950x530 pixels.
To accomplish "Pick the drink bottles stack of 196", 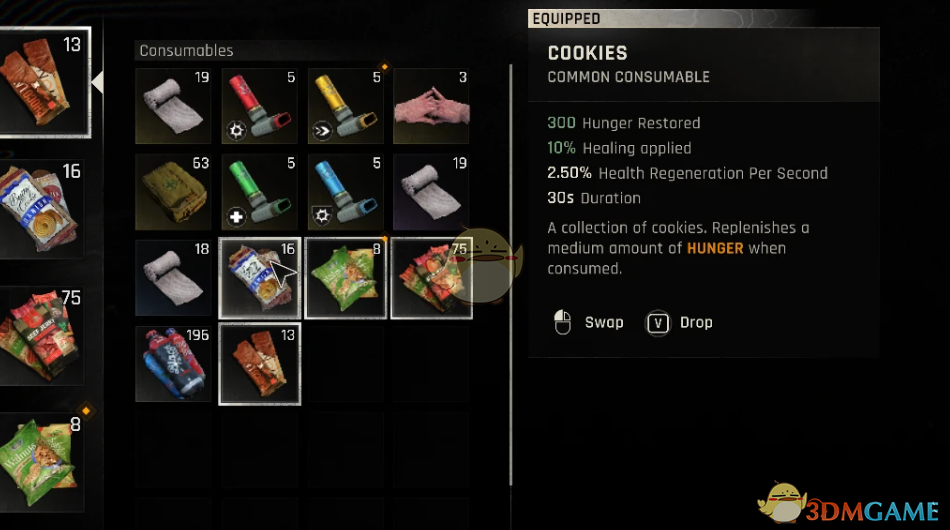I will coord(173,363).
